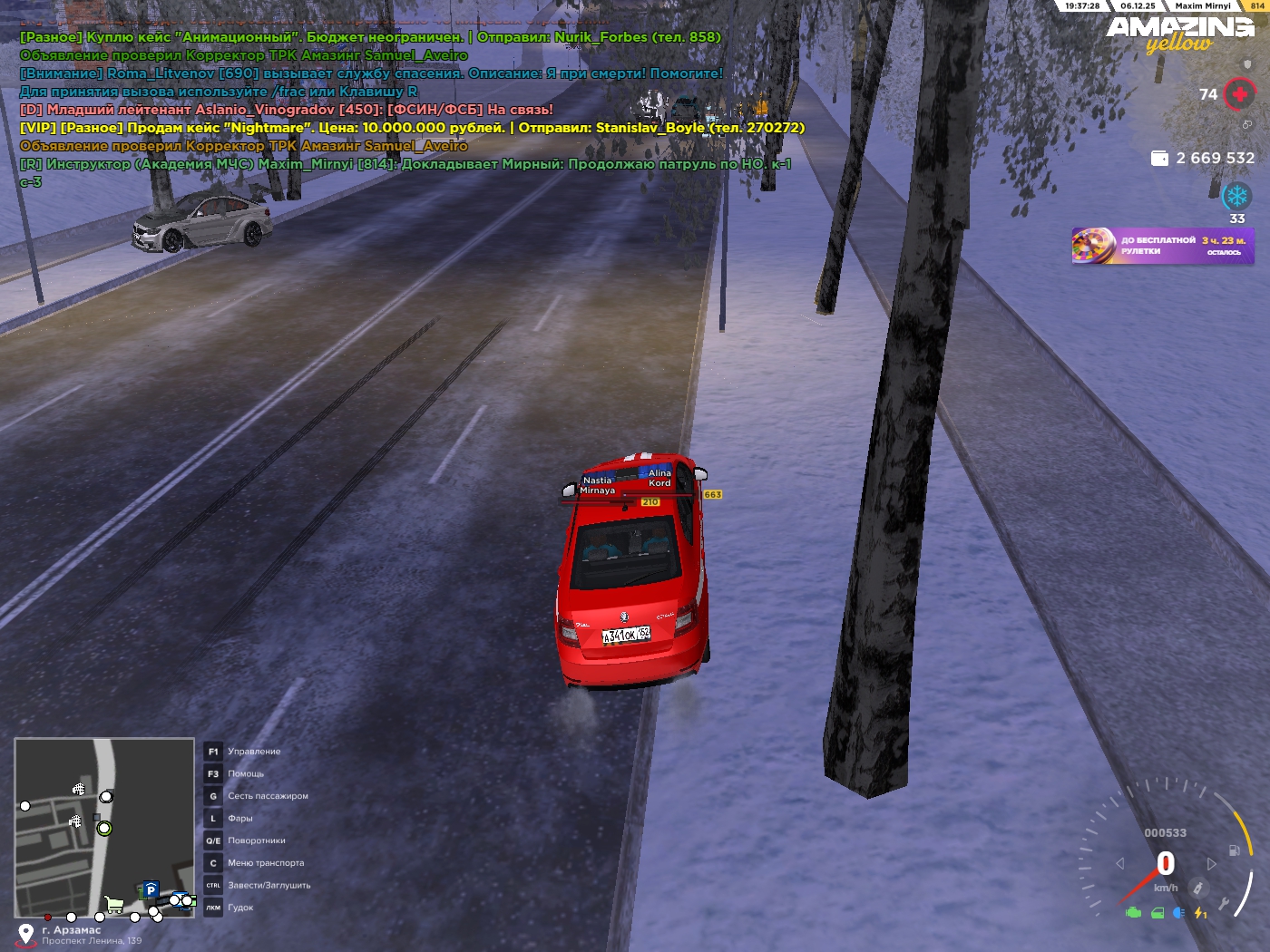Click the red cross health icon
Viewport: 1270px width, 952px height.
[x=1239, y=93]
